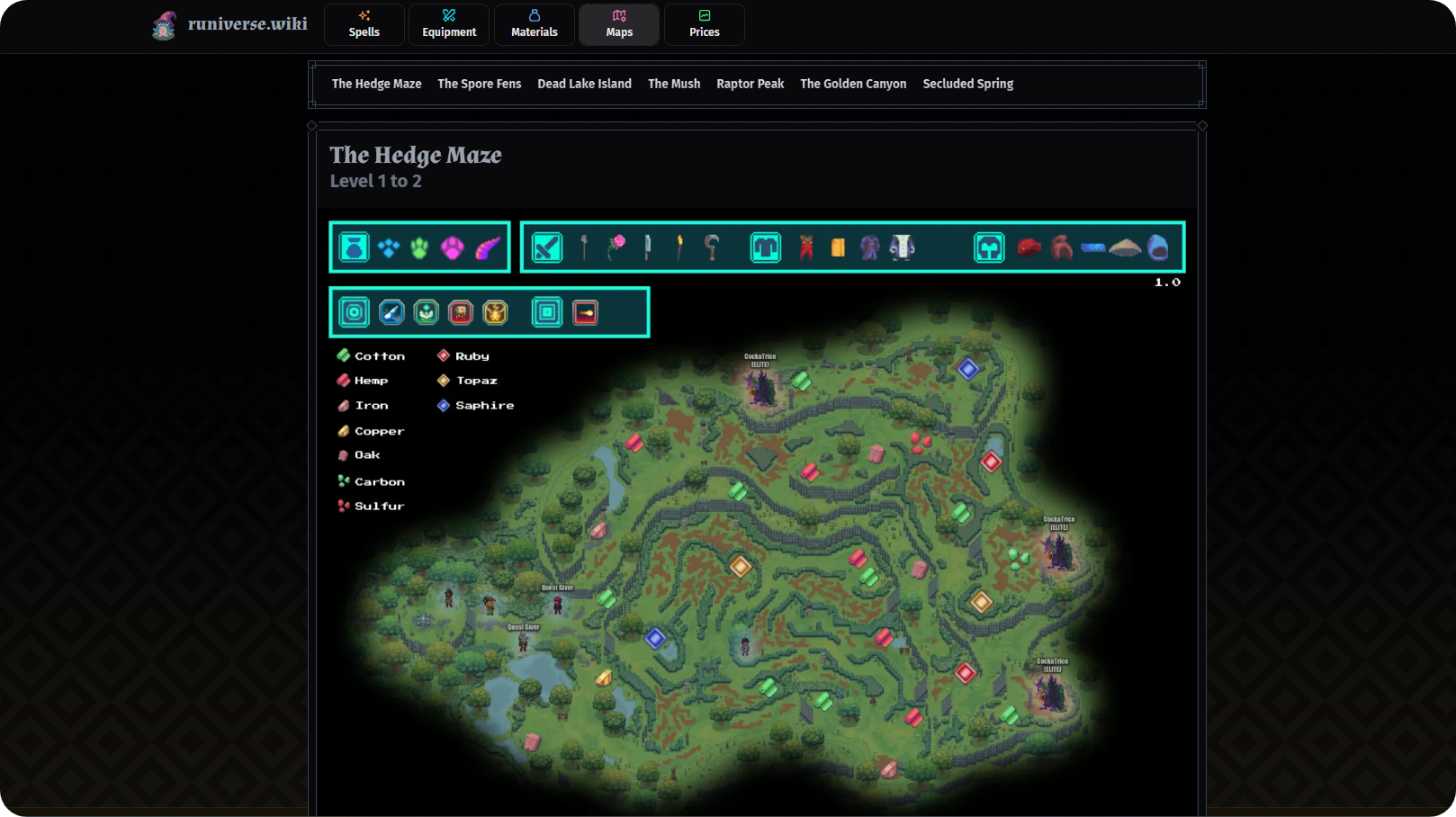The height and width of the screenshot is (817, 1456).
Task: Choose The Mush map
Action: point(674,84)
